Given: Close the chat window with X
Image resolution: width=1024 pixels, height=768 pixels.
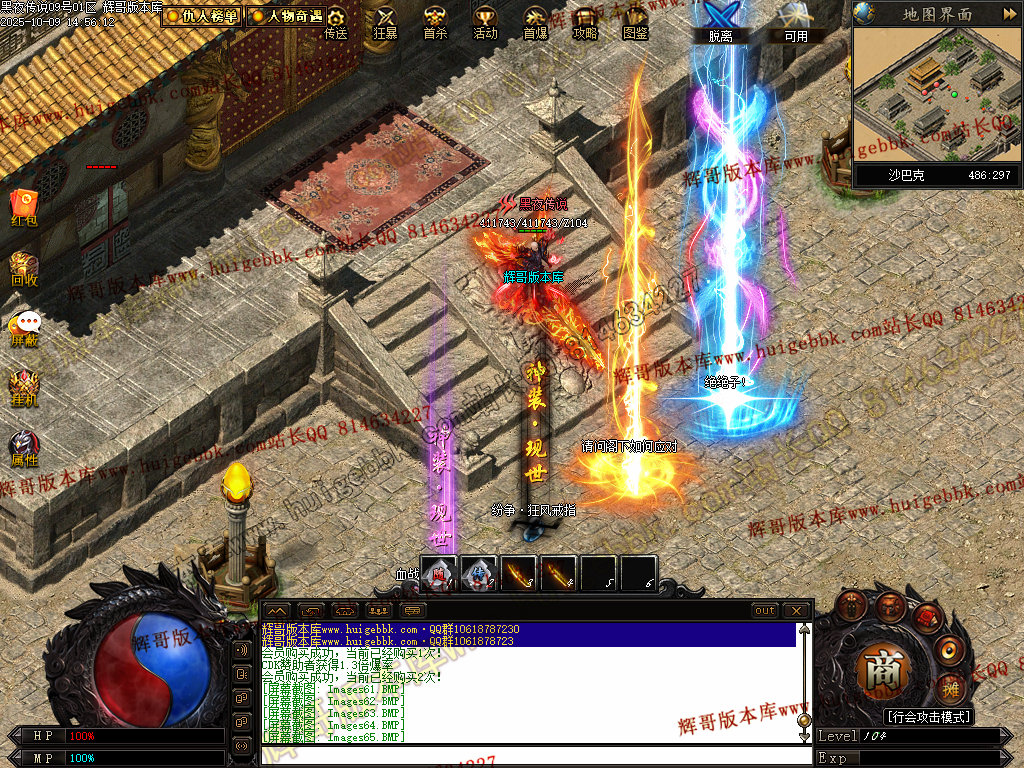Looking at the screenshot, I should coord(795,610).
